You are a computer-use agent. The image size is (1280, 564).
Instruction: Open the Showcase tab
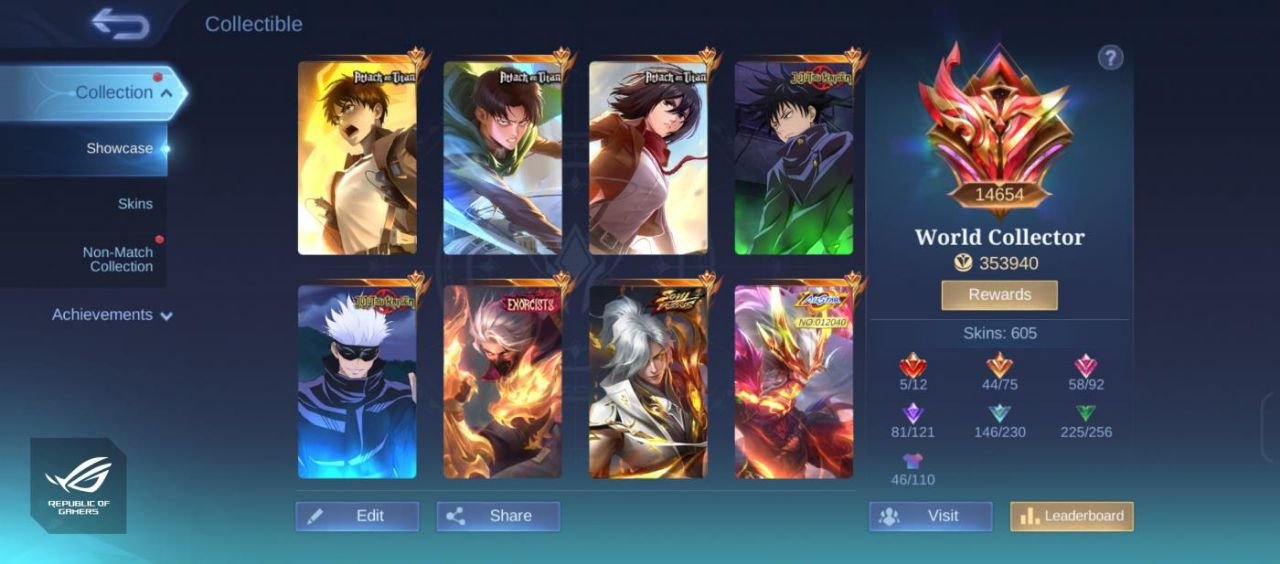pyautogui.click(x=120, y=149)
